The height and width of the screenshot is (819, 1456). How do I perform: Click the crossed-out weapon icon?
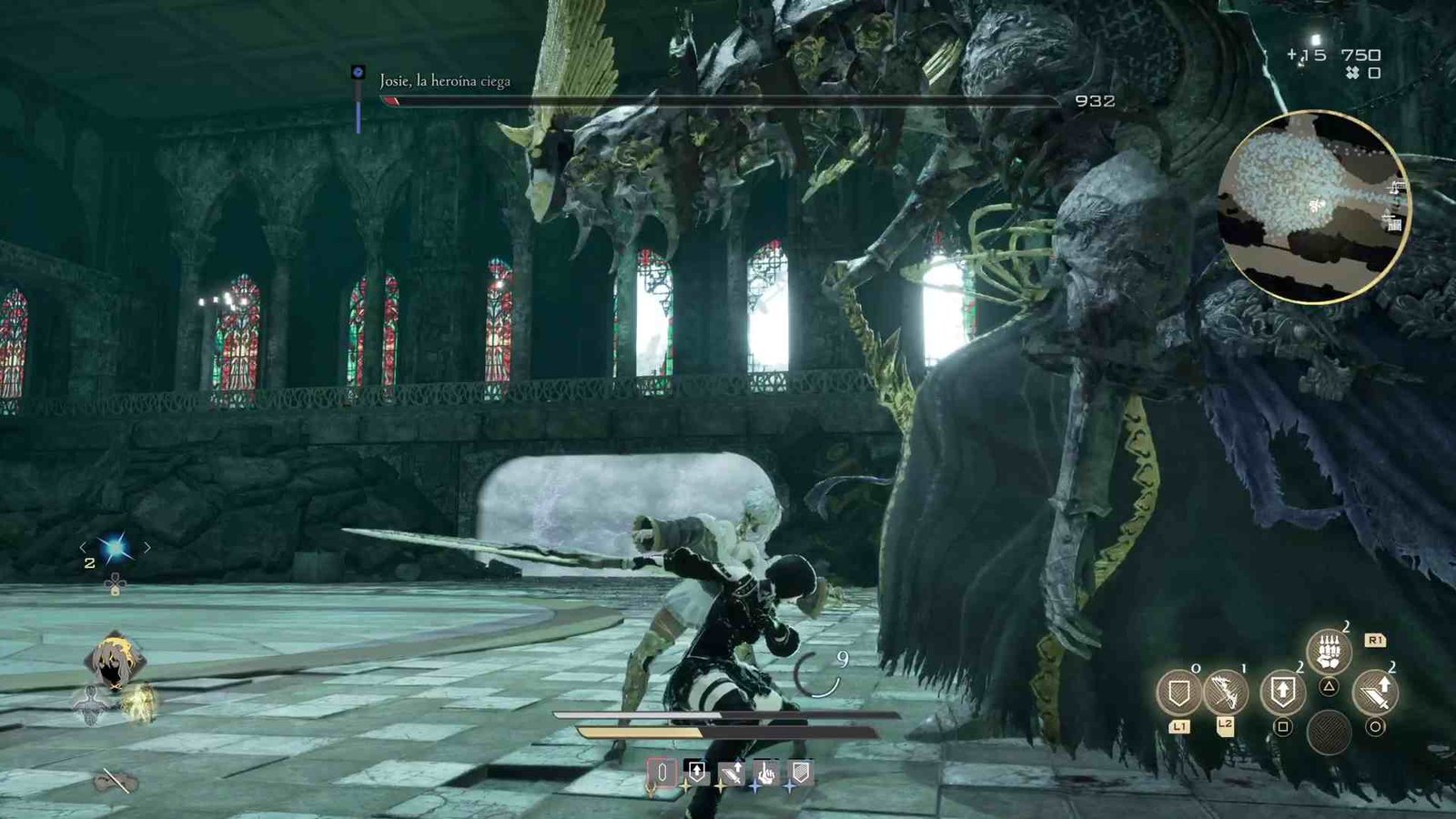pyautogui.click(x=116, y=781)
